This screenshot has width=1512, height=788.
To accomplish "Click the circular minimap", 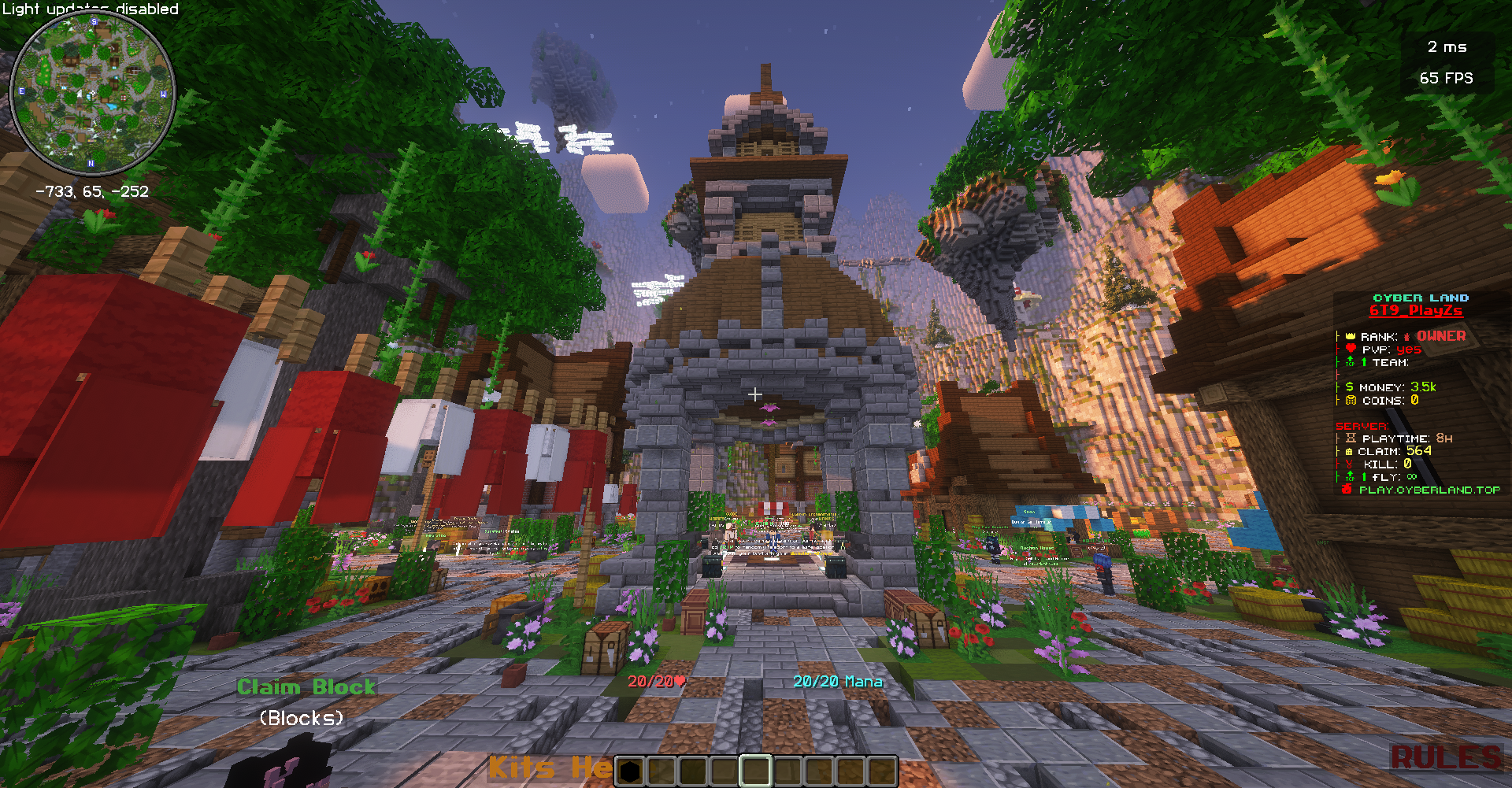I will (x=92, y=93).
